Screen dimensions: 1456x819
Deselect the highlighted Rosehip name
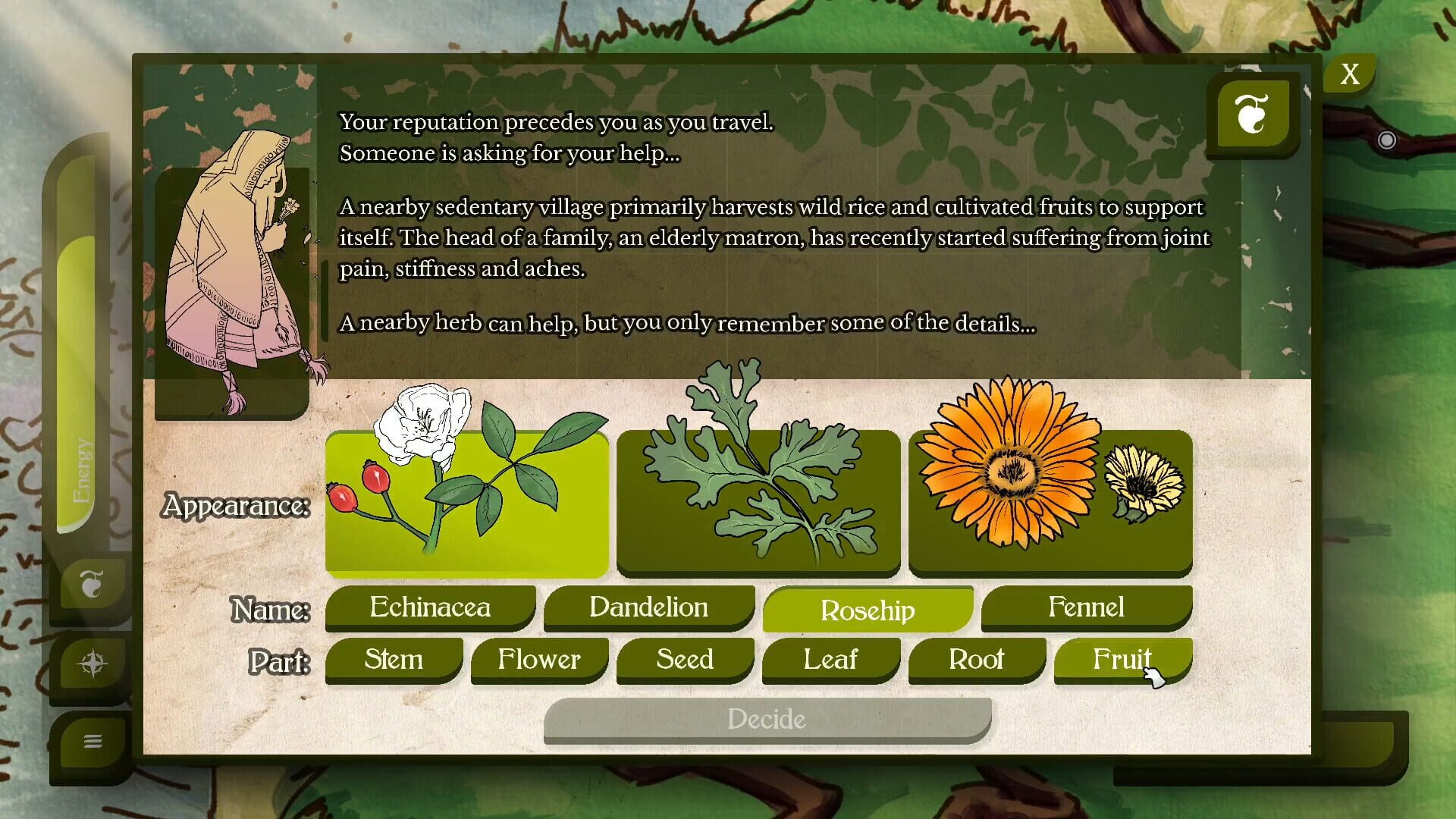click(x=868, y=610)
